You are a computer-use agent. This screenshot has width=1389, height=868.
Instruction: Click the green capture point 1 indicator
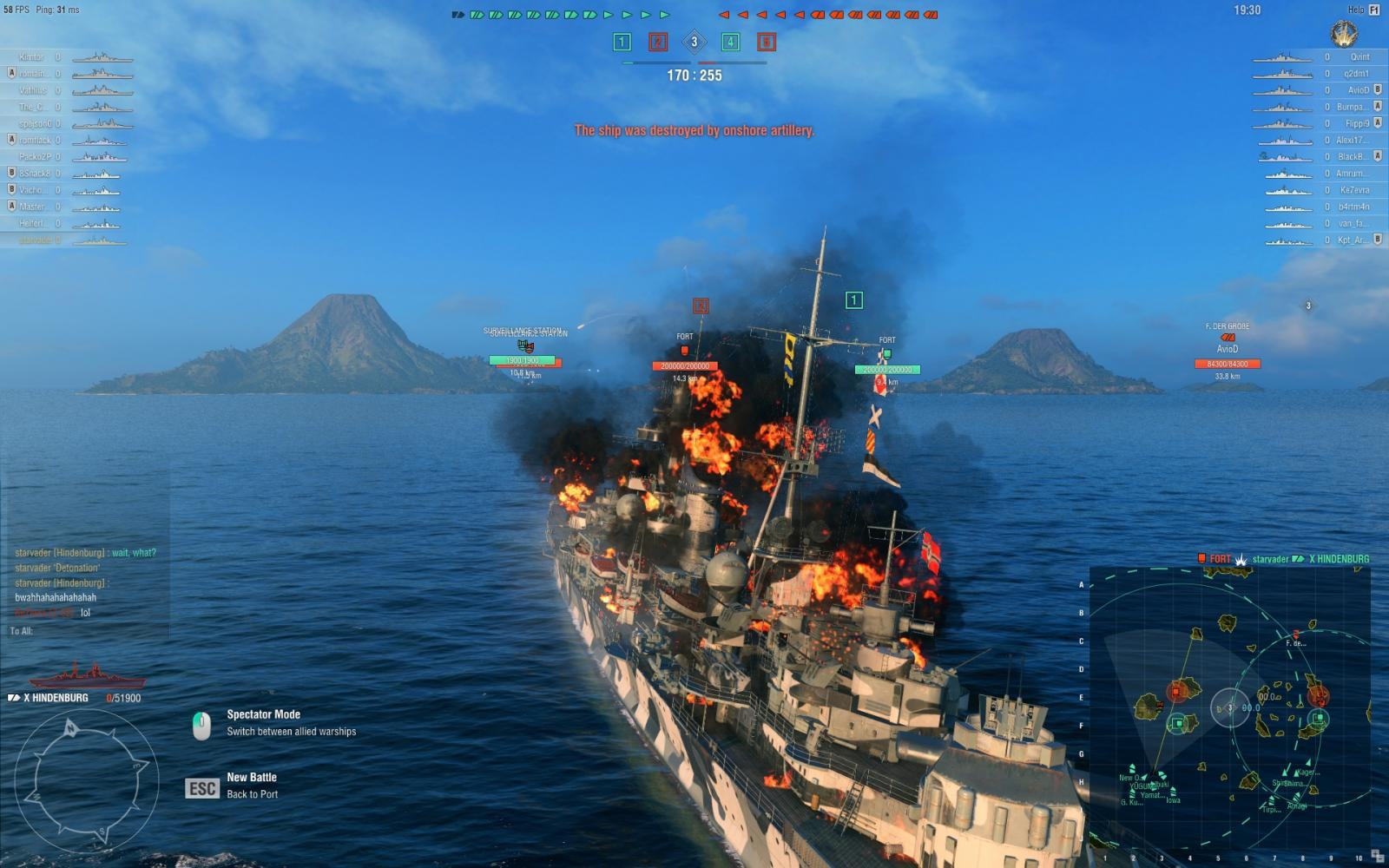pos(622,42)
